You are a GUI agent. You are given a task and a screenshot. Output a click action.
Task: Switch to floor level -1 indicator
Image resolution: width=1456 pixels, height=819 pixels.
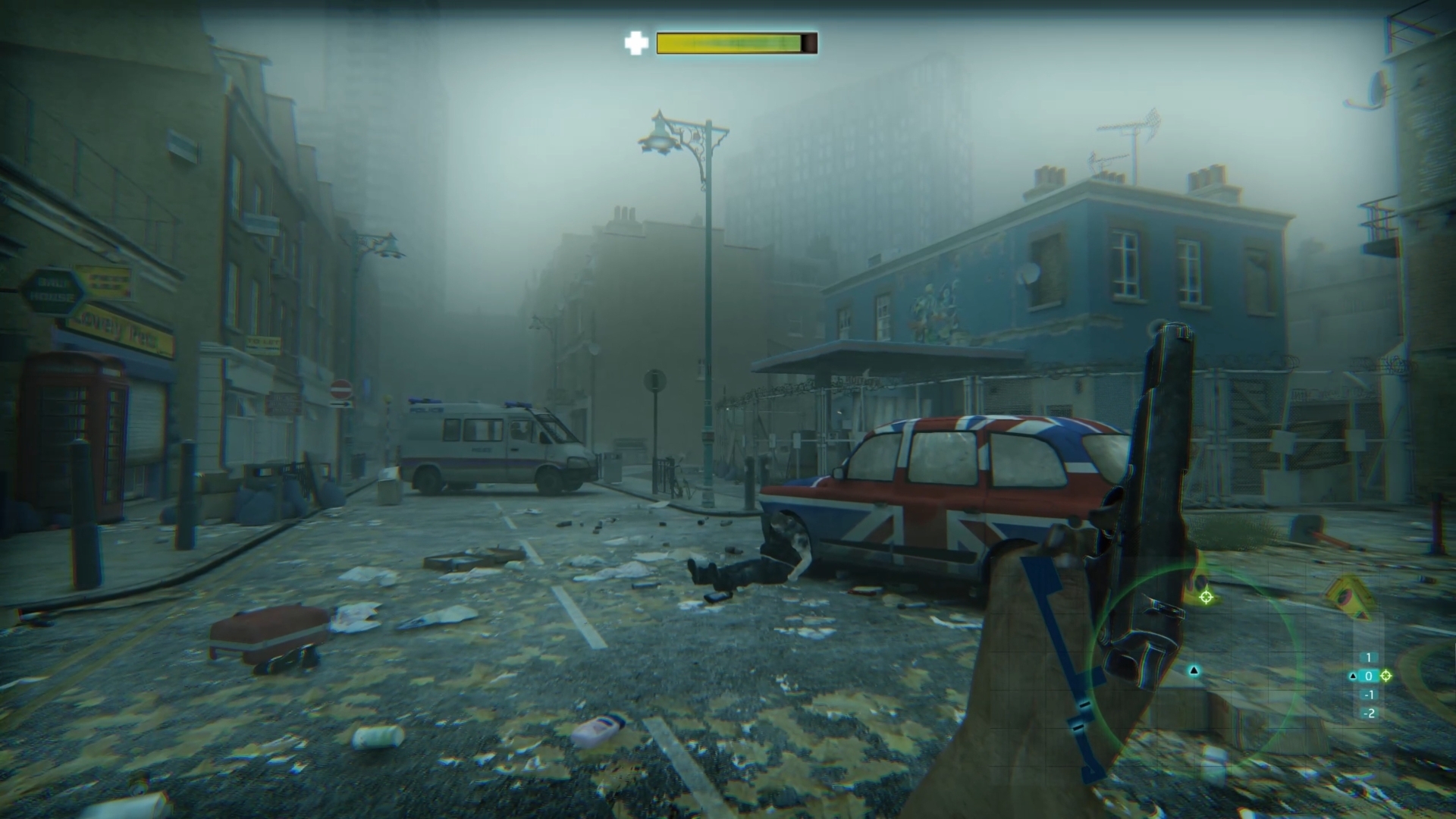(x=1369, y=695)
